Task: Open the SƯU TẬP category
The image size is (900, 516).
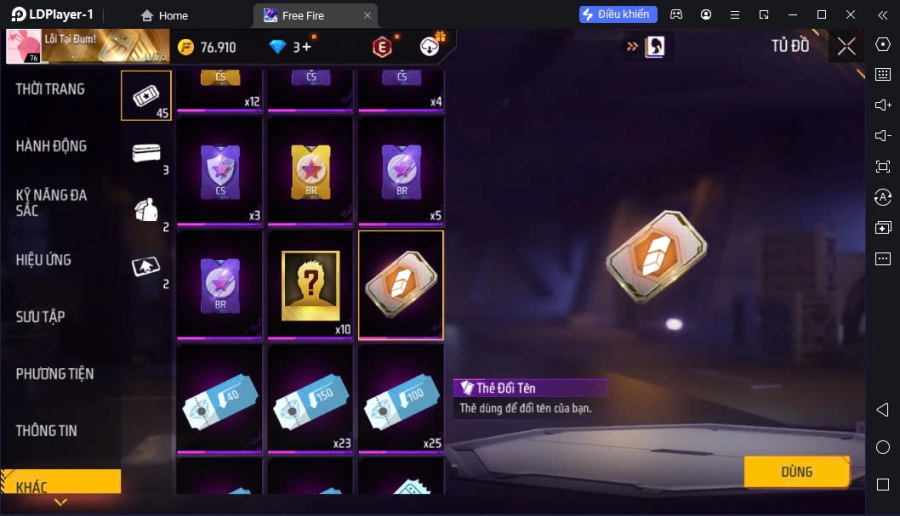Action: [40, 317]
